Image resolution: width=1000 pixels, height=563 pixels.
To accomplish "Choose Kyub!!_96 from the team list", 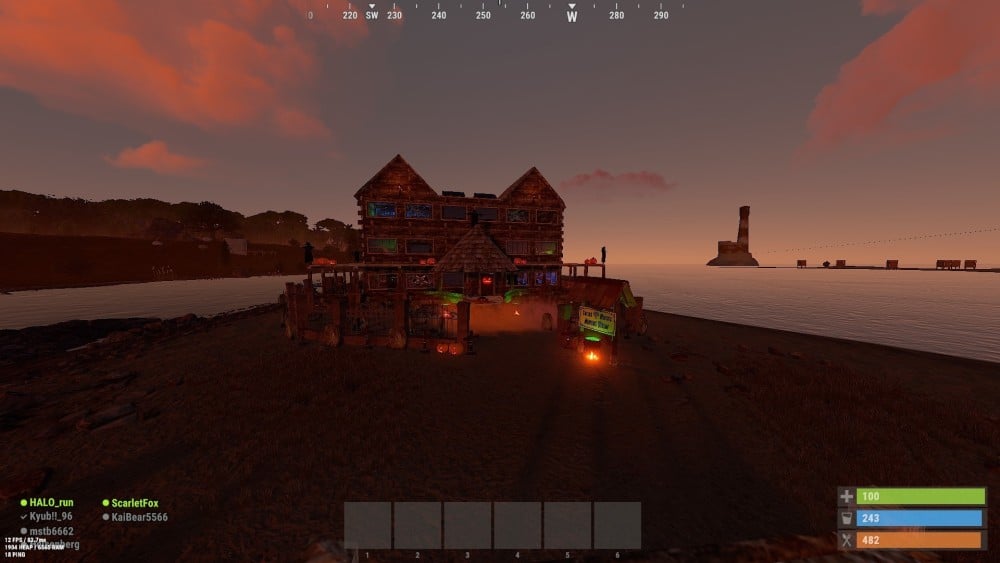I will [51, 516].
